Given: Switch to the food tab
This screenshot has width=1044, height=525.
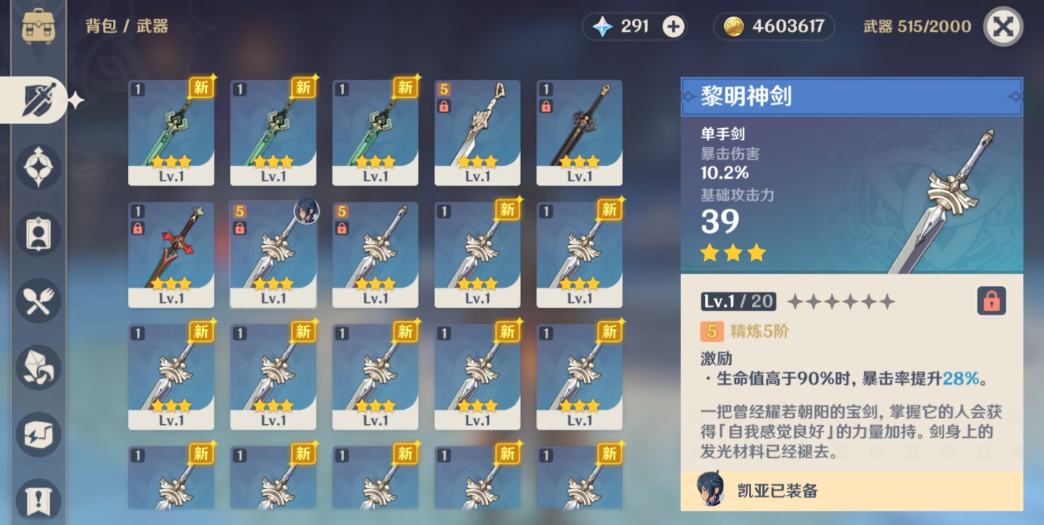Looking at the screenshot, I should 39,301.
